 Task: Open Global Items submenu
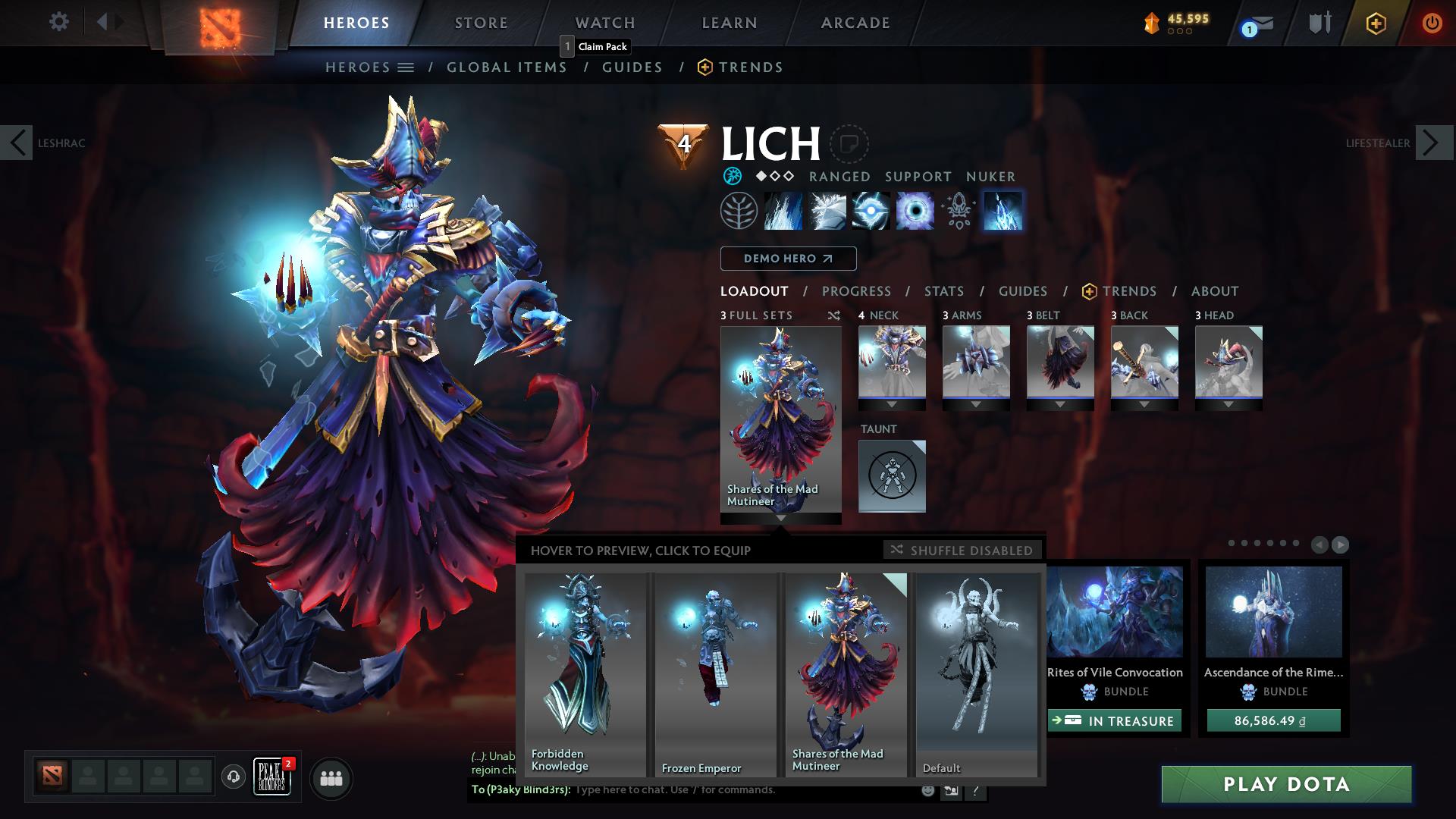(507, 67)
